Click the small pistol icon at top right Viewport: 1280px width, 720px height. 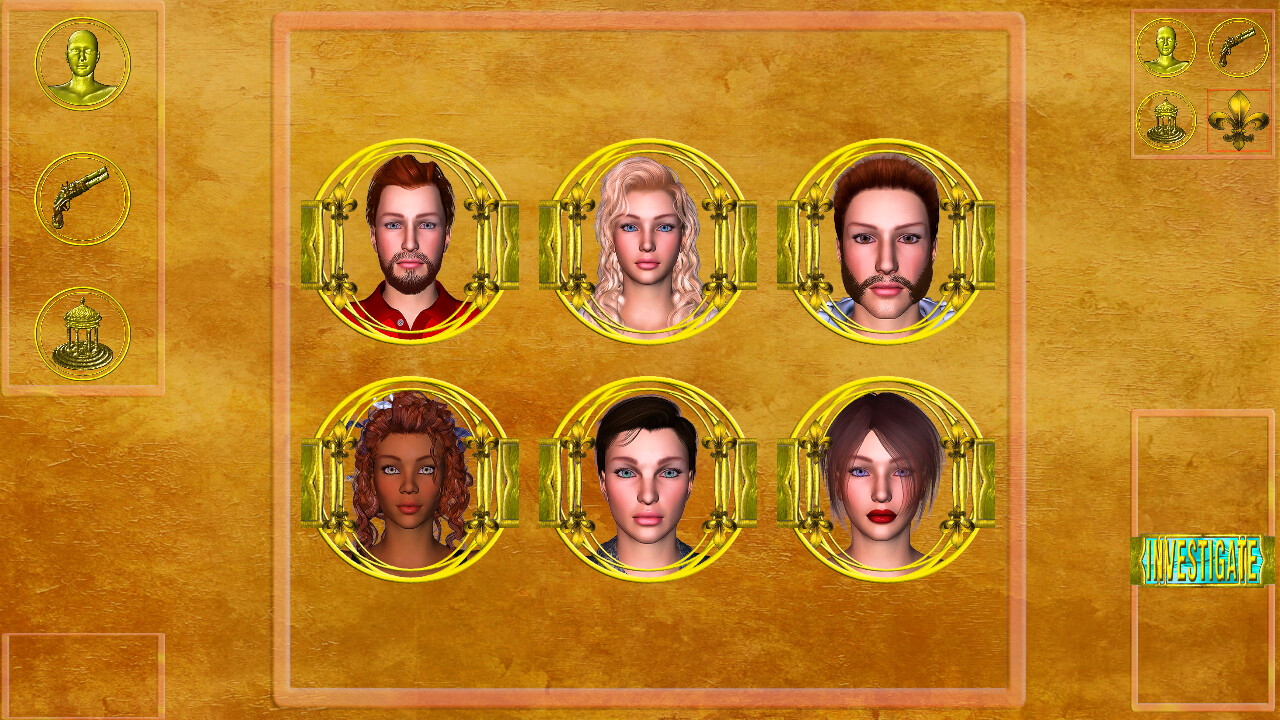point(1238,48)
